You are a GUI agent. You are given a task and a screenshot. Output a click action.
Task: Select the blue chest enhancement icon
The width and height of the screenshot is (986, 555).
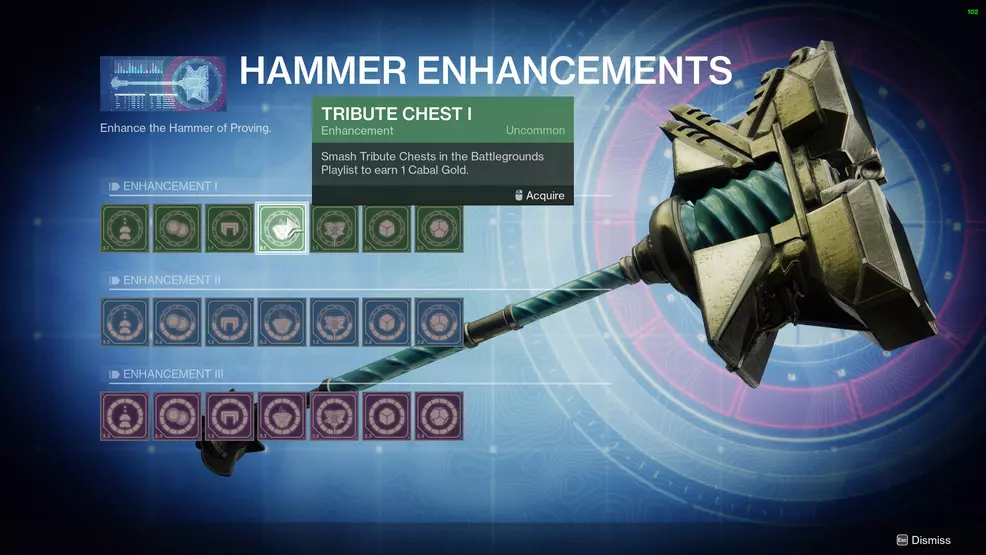[x=282, y=323]
